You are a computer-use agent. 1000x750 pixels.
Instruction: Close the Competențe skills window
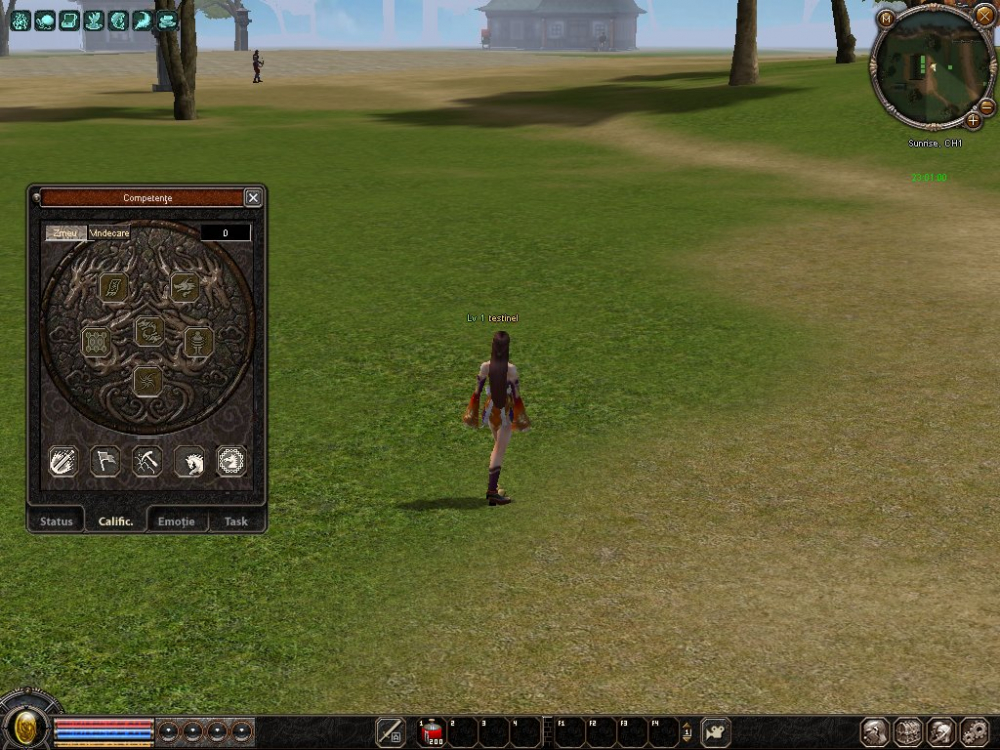(253, 198)
